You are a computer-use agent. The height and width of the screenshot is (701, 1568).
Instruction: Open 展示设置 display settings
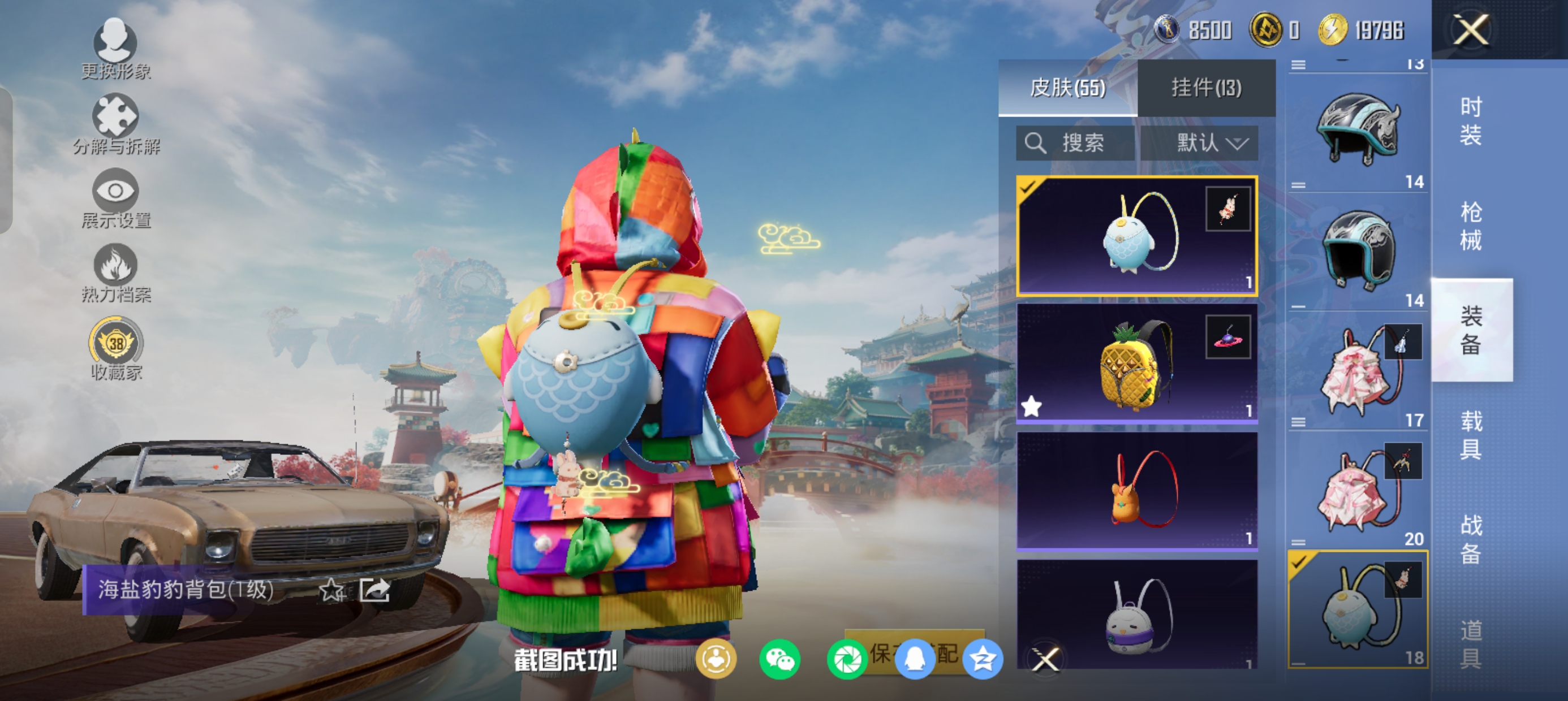115,198
